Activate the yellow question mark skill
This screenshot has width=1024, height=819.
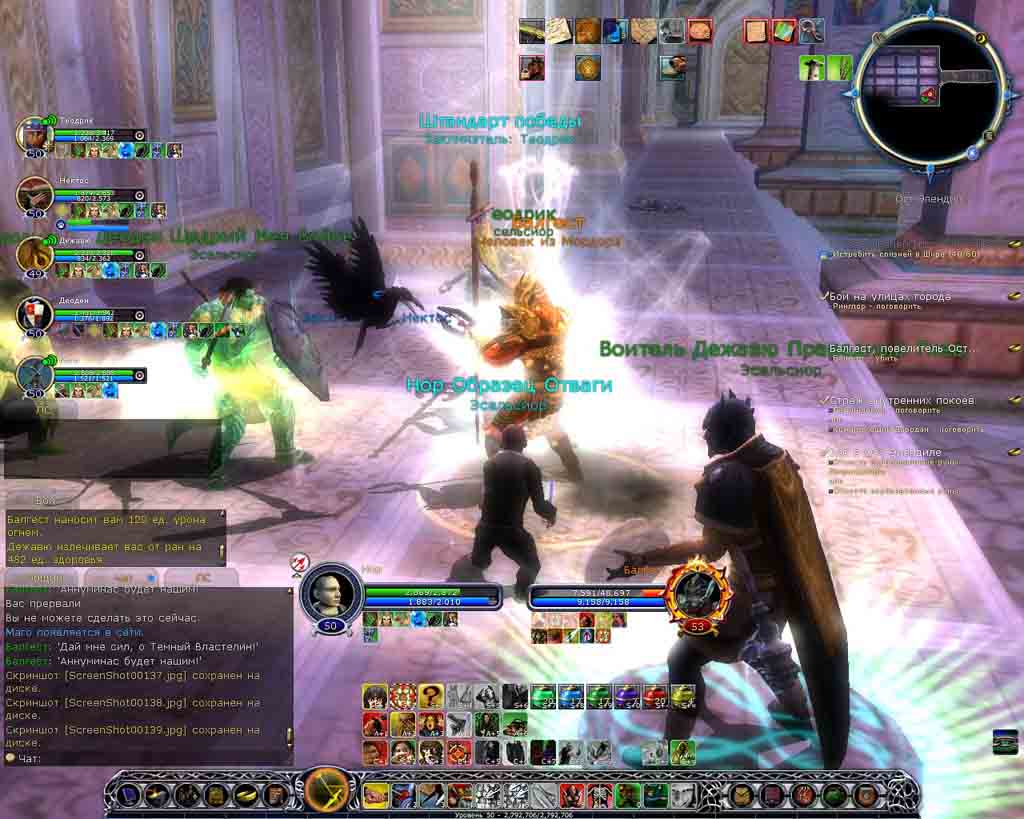click(431, 697)
